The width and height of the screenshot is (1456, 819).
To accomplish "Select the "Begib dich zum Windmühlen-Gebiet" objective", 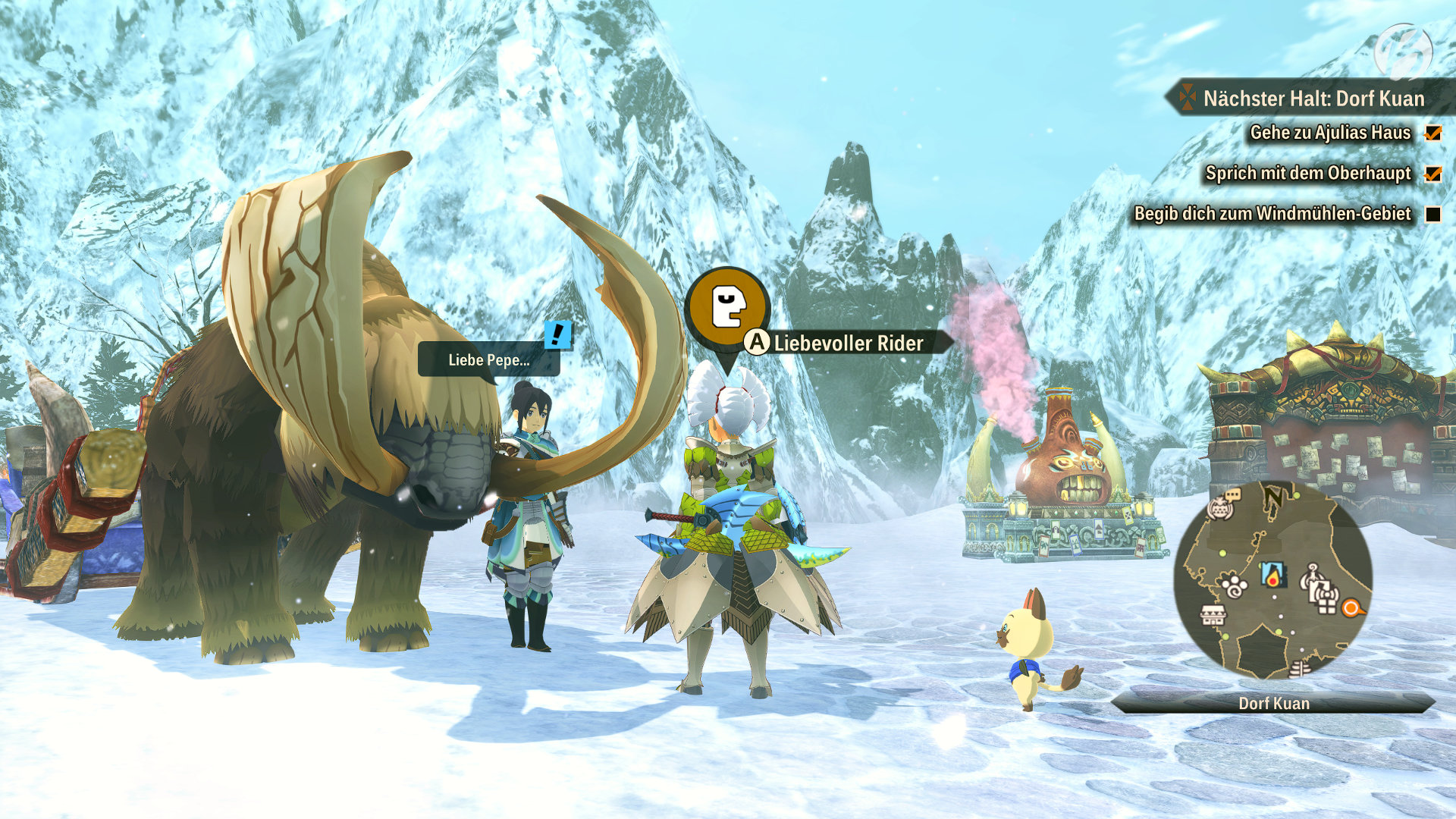I will [x=1272, y=214].
